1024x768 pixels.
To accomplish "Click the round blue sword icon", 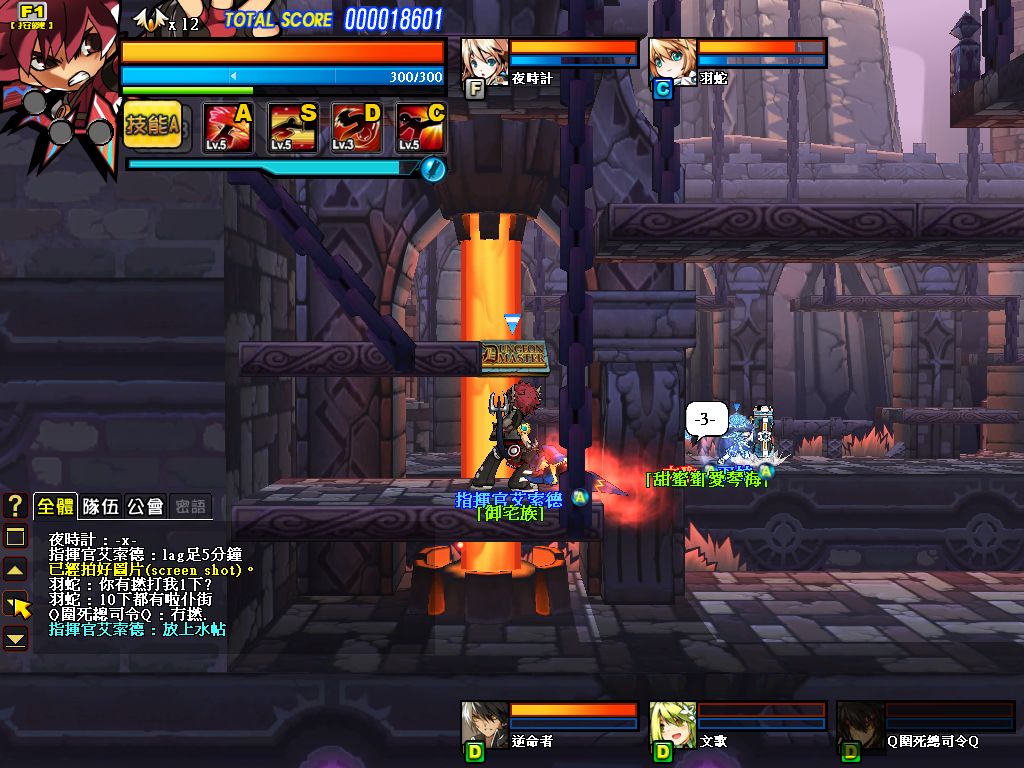I will 433,168.
